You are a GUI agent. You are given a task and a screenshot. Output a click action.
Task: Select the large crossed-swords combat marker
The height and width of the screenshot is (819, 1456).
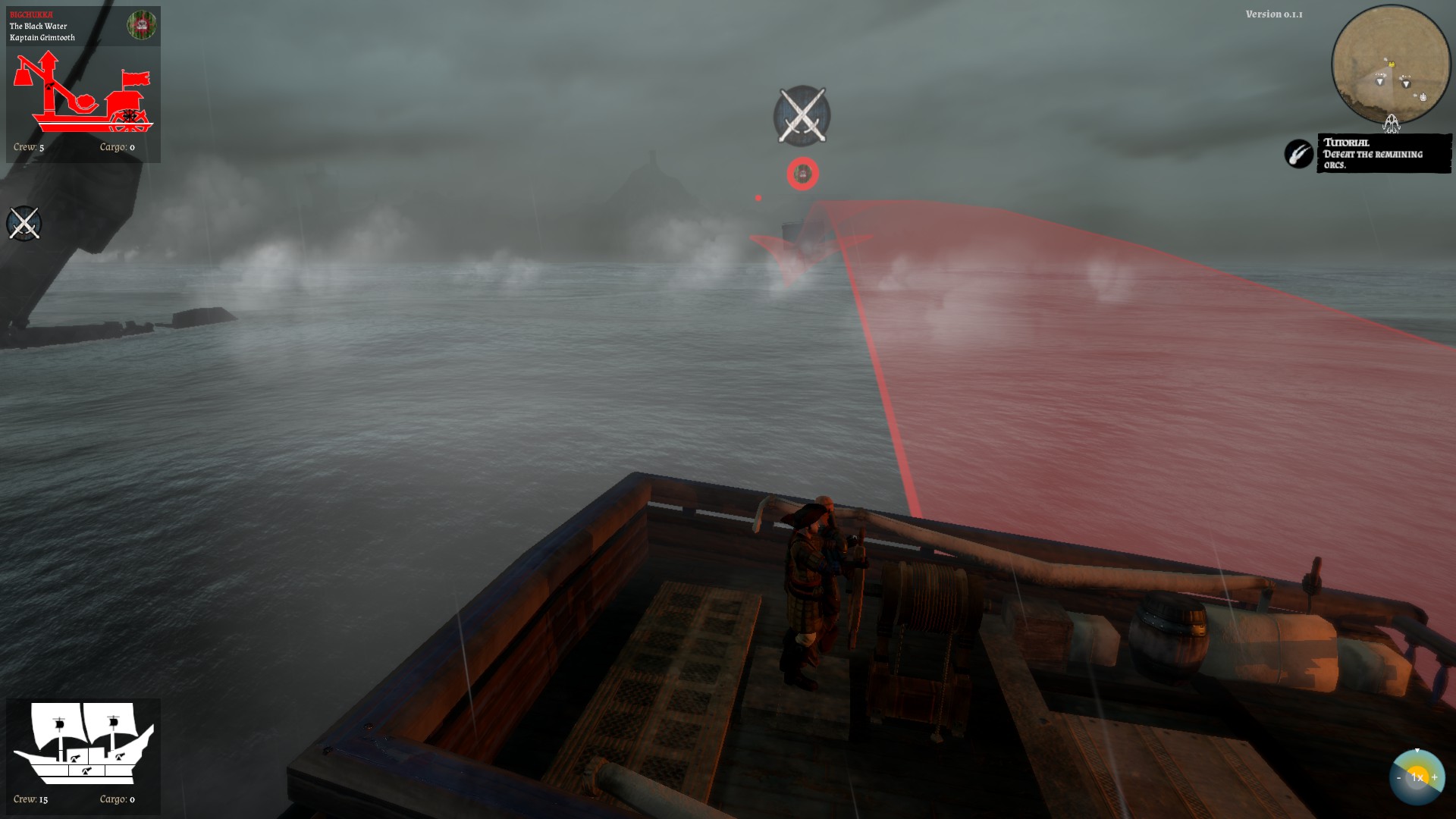[x=802, y=116]
